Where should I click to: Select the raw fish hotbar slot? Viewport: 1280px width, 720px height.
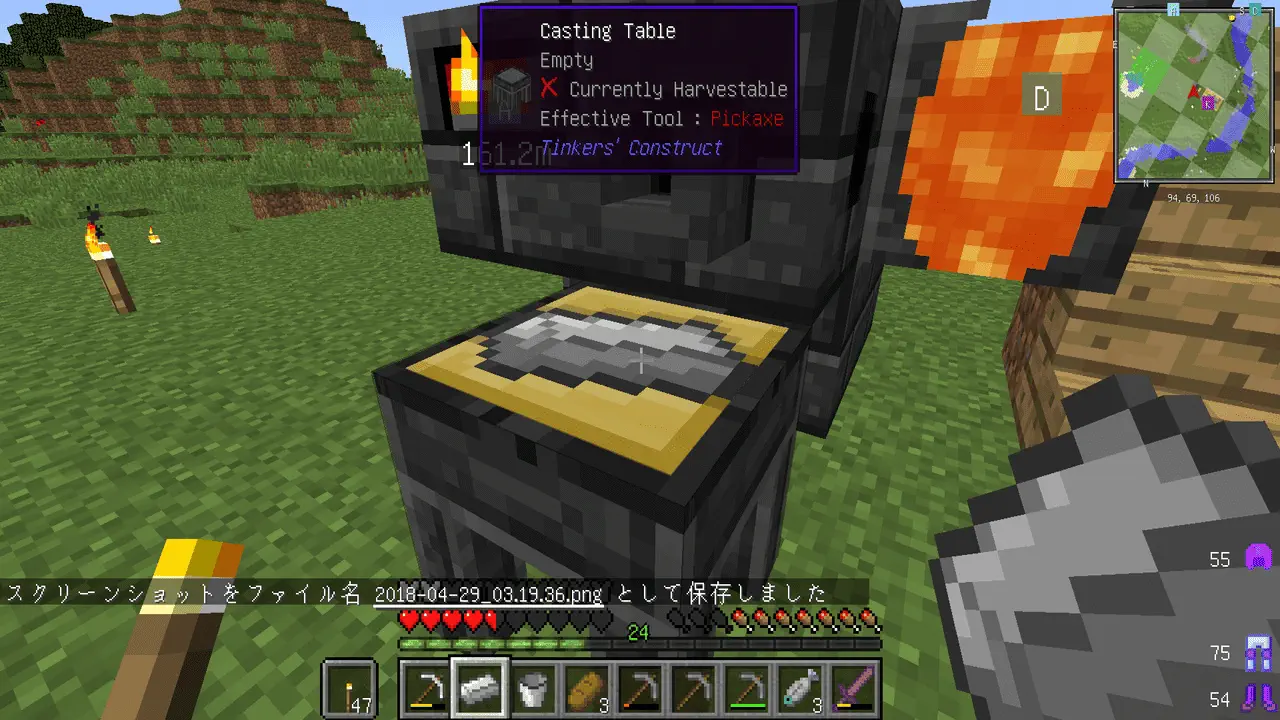tap(804, 689)
